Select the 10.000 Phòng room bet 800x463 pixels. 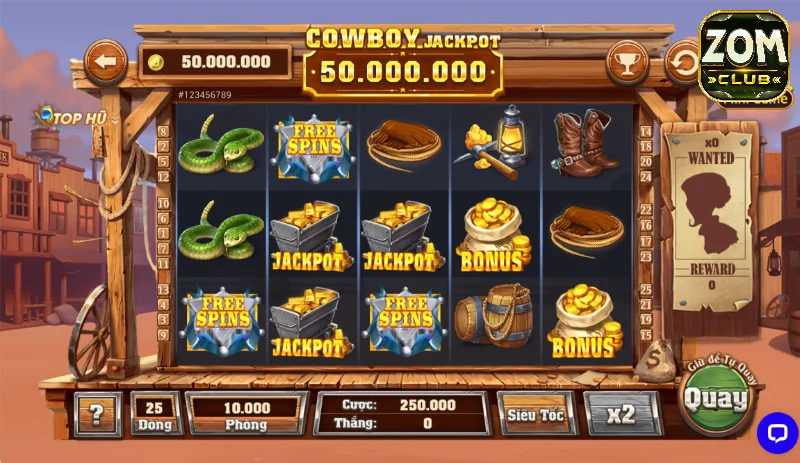(x=246, y=414)
